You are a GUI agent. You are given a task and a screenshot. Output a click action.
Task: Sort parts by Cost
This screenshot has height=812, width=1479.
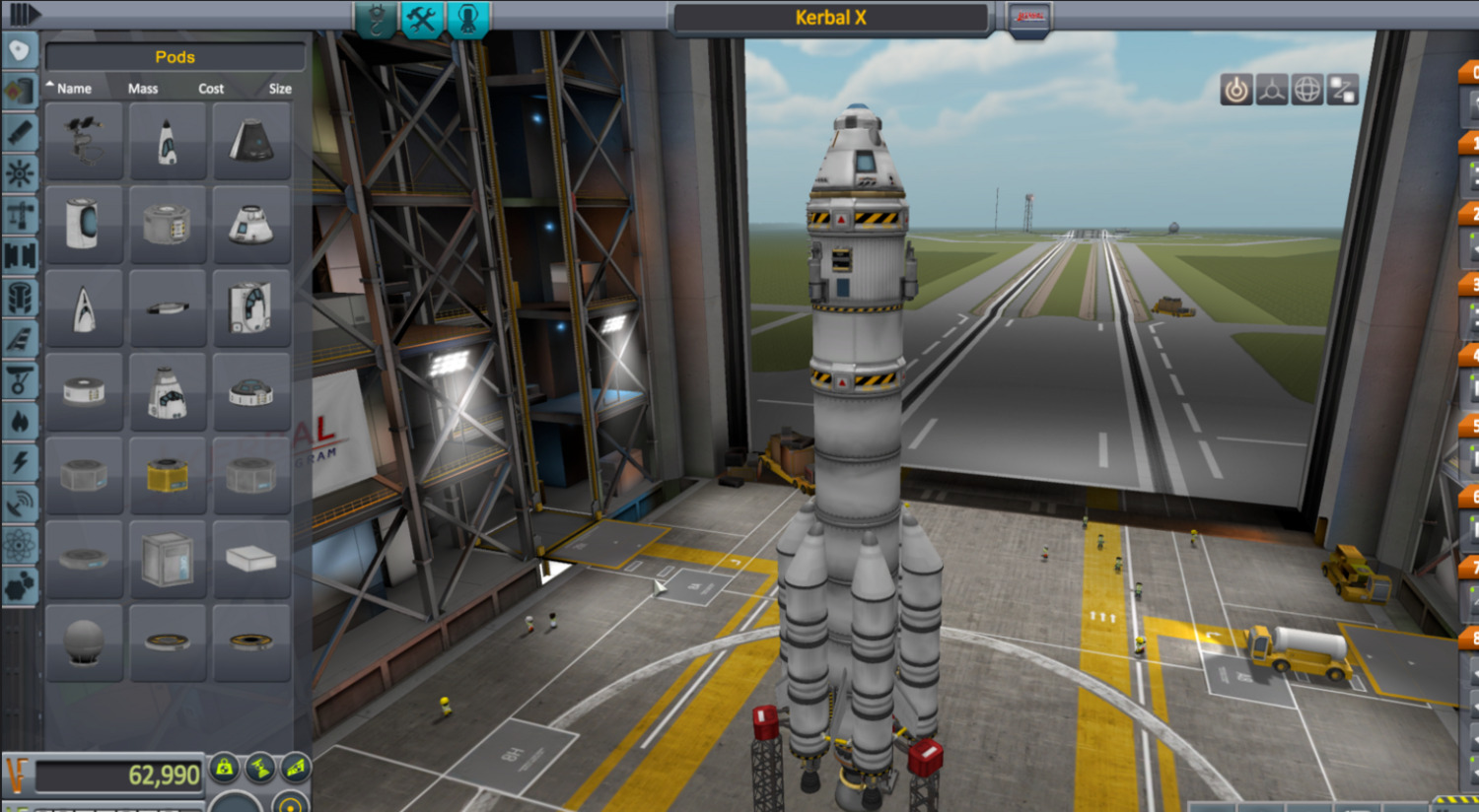[x=211, y=89]
